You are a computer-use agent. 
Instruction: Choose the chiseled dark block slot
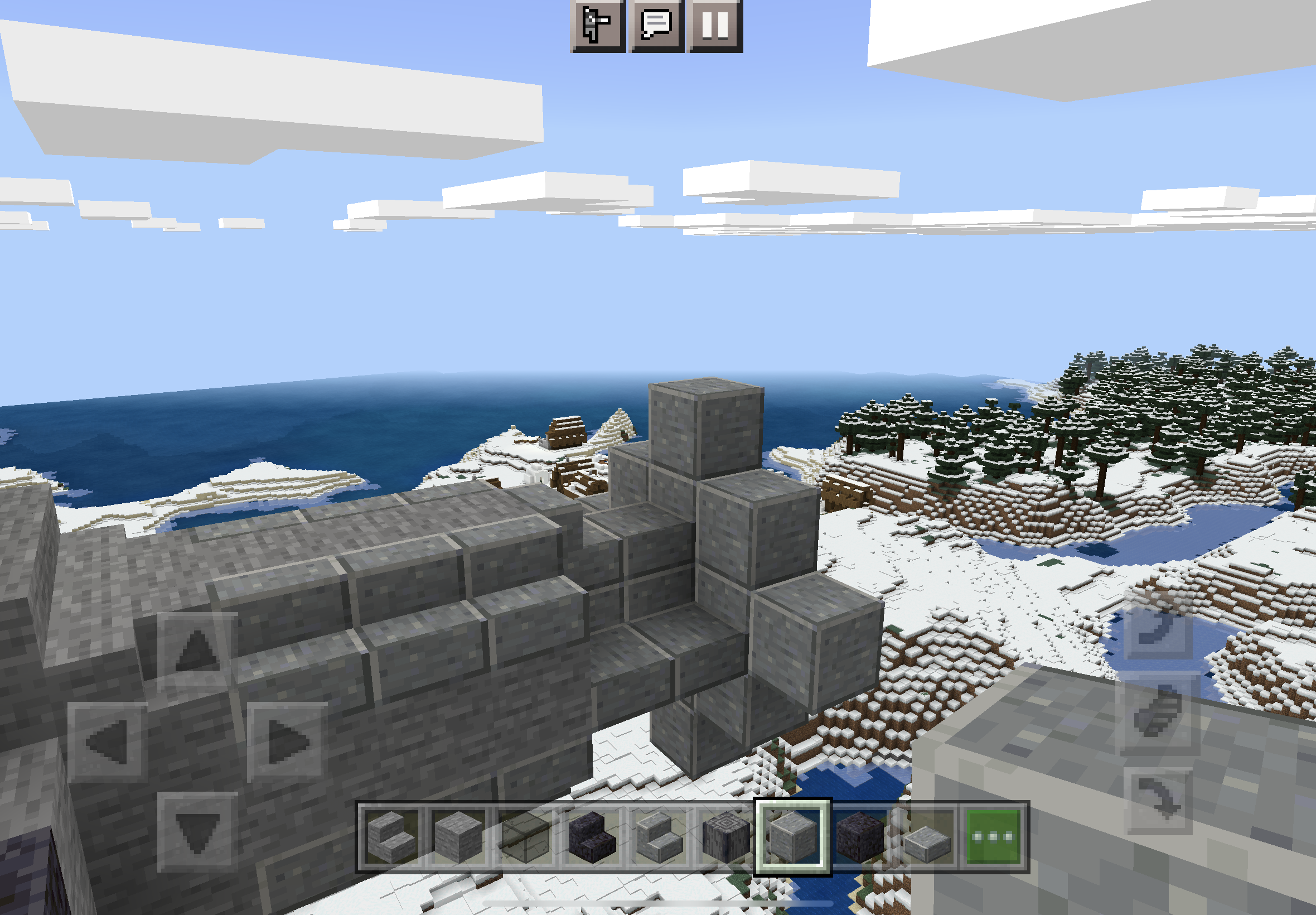726,837
